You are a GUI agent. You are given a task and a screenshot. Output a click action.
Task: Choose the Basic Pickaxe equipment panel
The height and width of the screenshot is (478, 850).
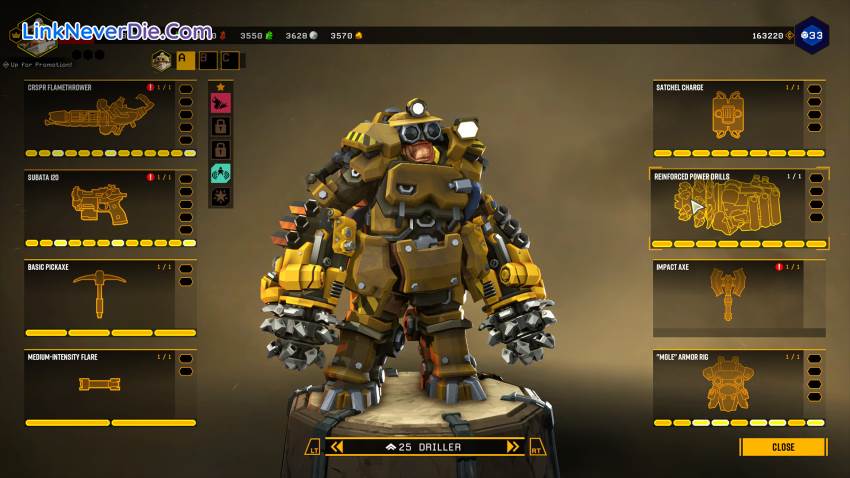pos(100,296)
